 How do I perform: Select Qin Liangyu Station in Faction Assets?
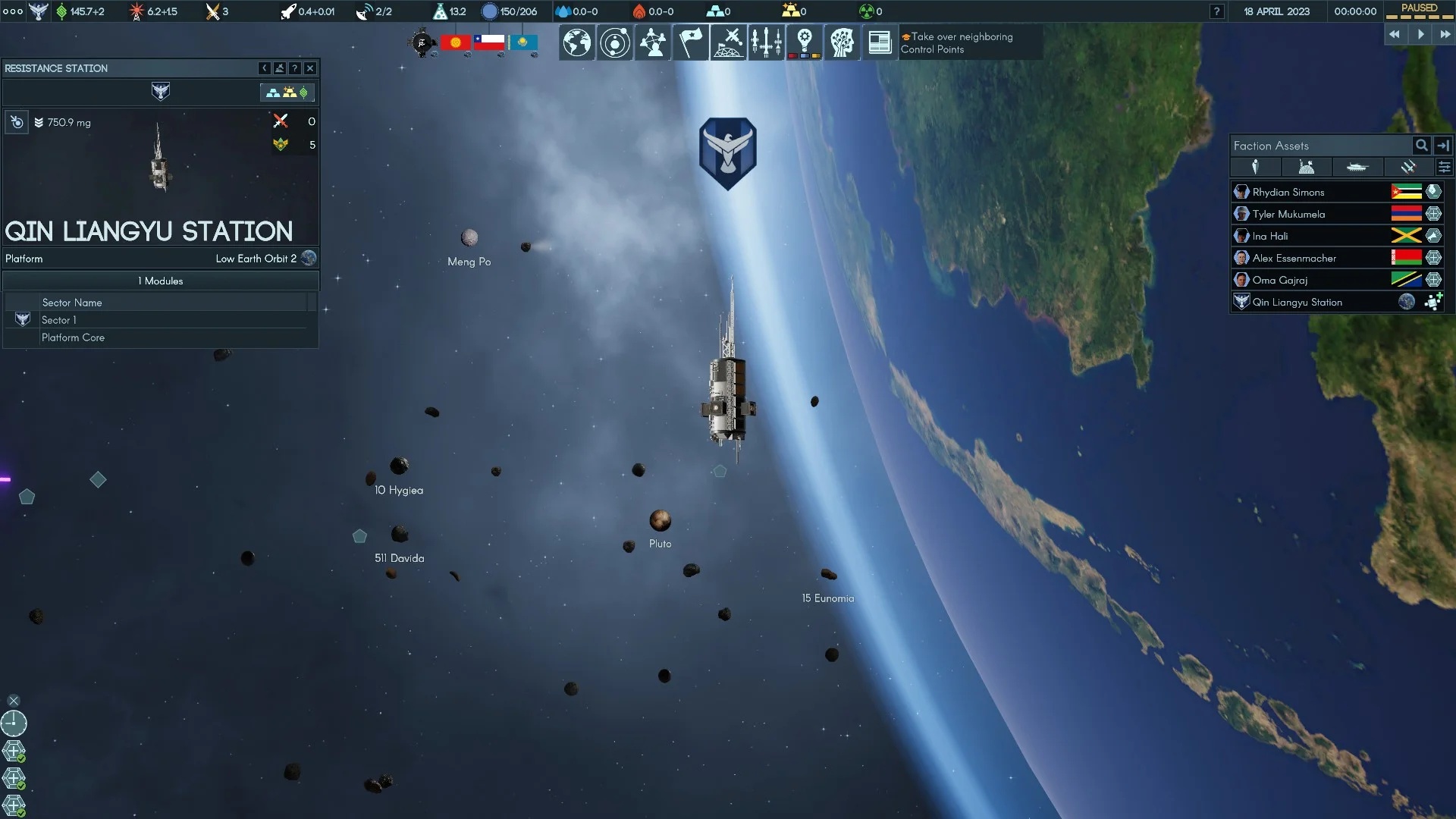[1297, 303]
